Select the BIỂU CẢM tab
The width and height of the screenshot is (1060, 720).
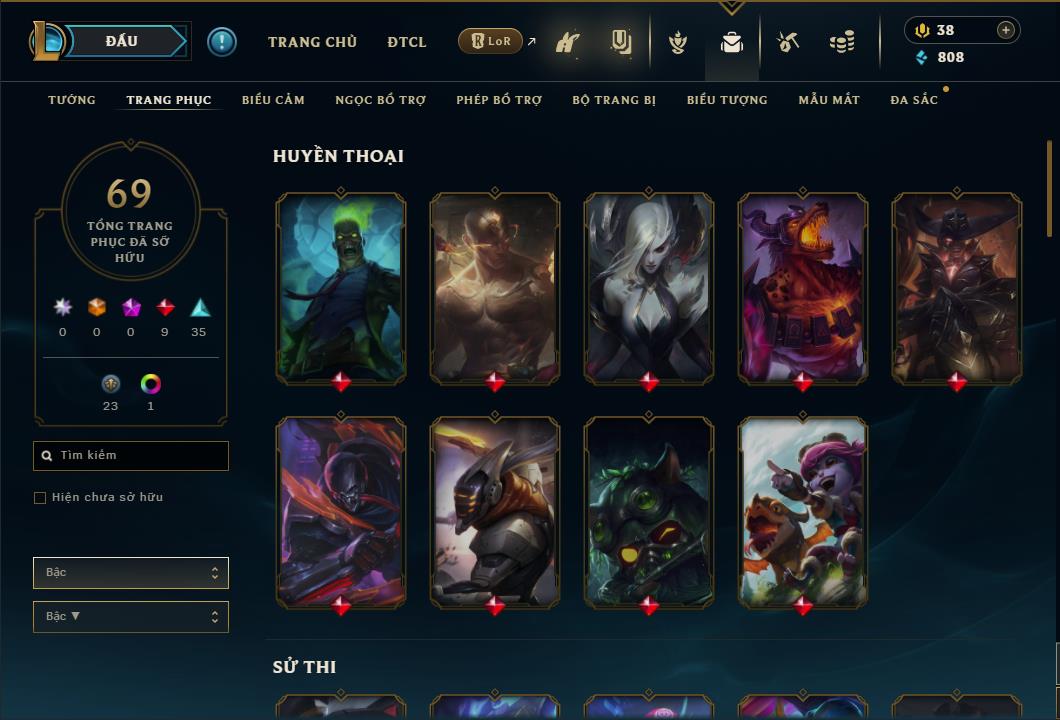(273, 100)
